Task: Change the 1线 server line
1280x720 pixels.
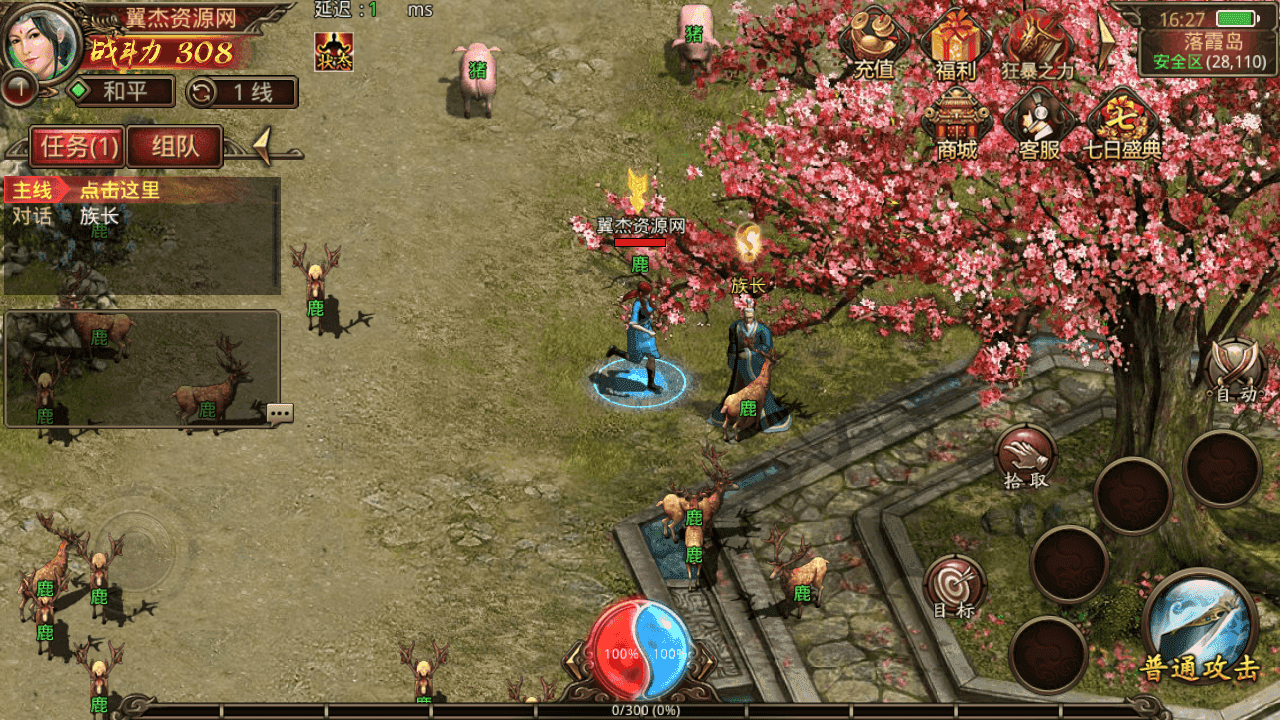Action: (x=242, y=92)
